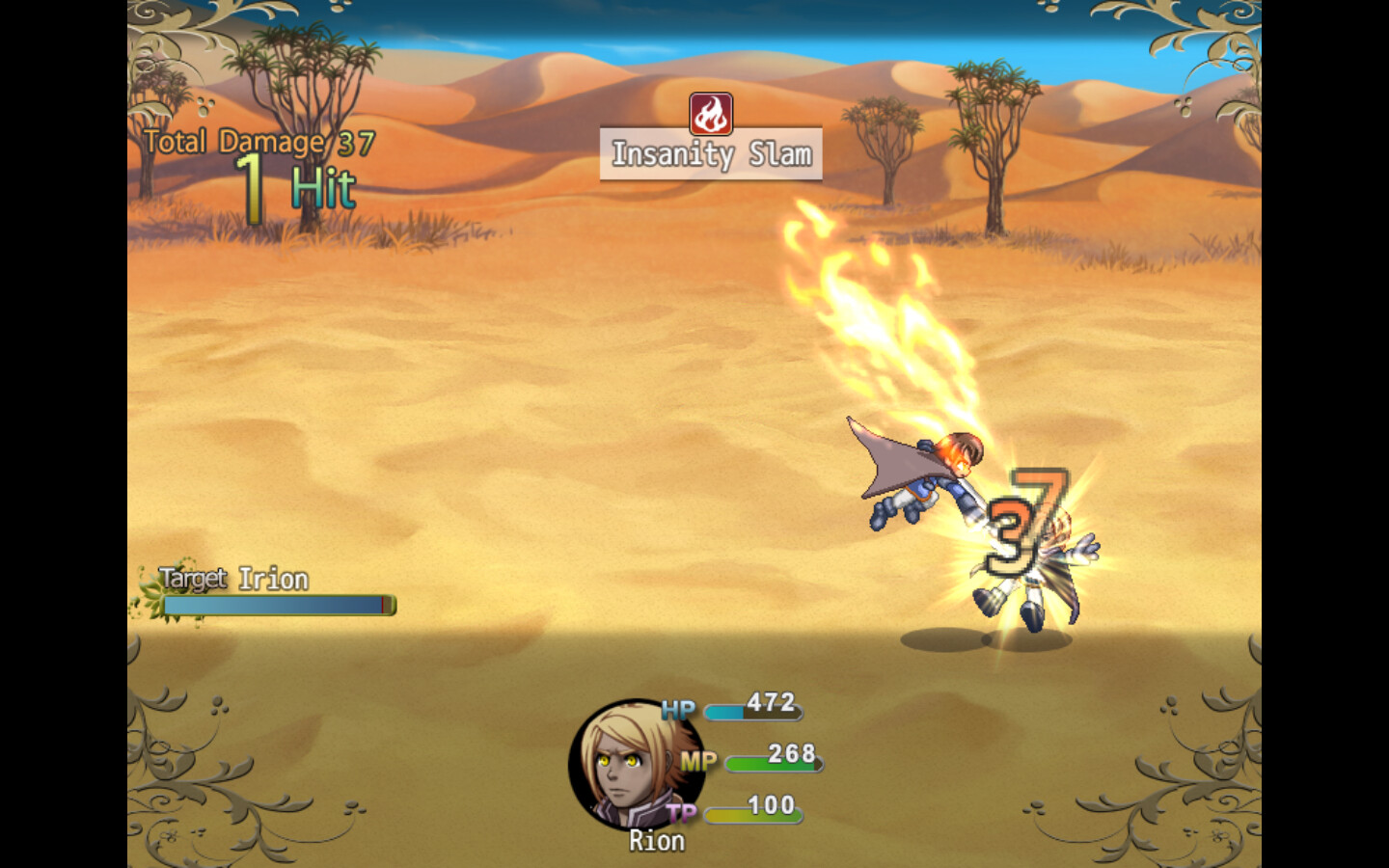Toggle the Insanity Slam skill name banner
The image size is (1389, 868).
click(x=711, y=152)
